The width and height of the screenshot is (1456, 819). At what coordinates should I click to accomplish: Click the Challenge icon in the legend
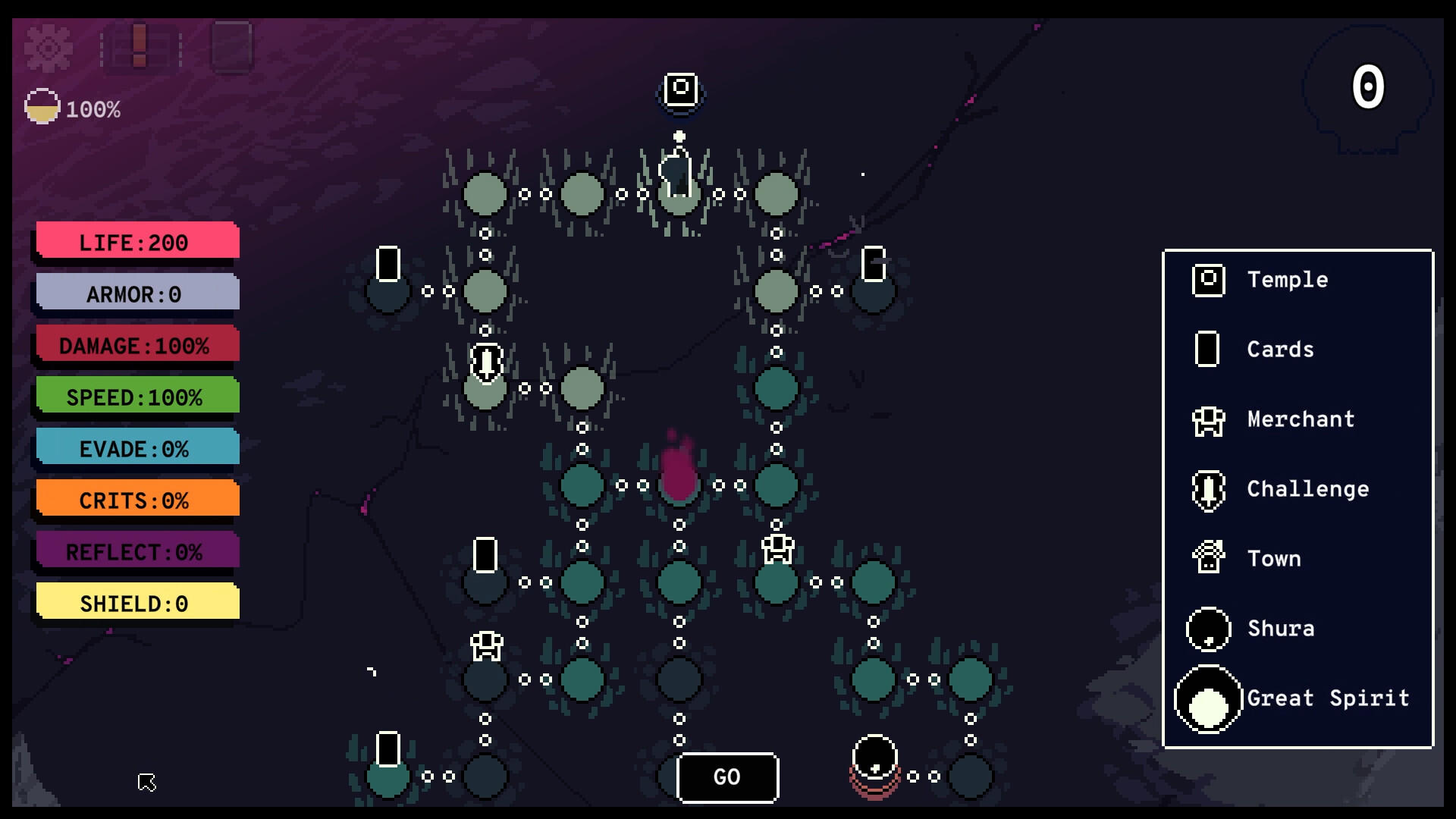tap(1207, 489)
